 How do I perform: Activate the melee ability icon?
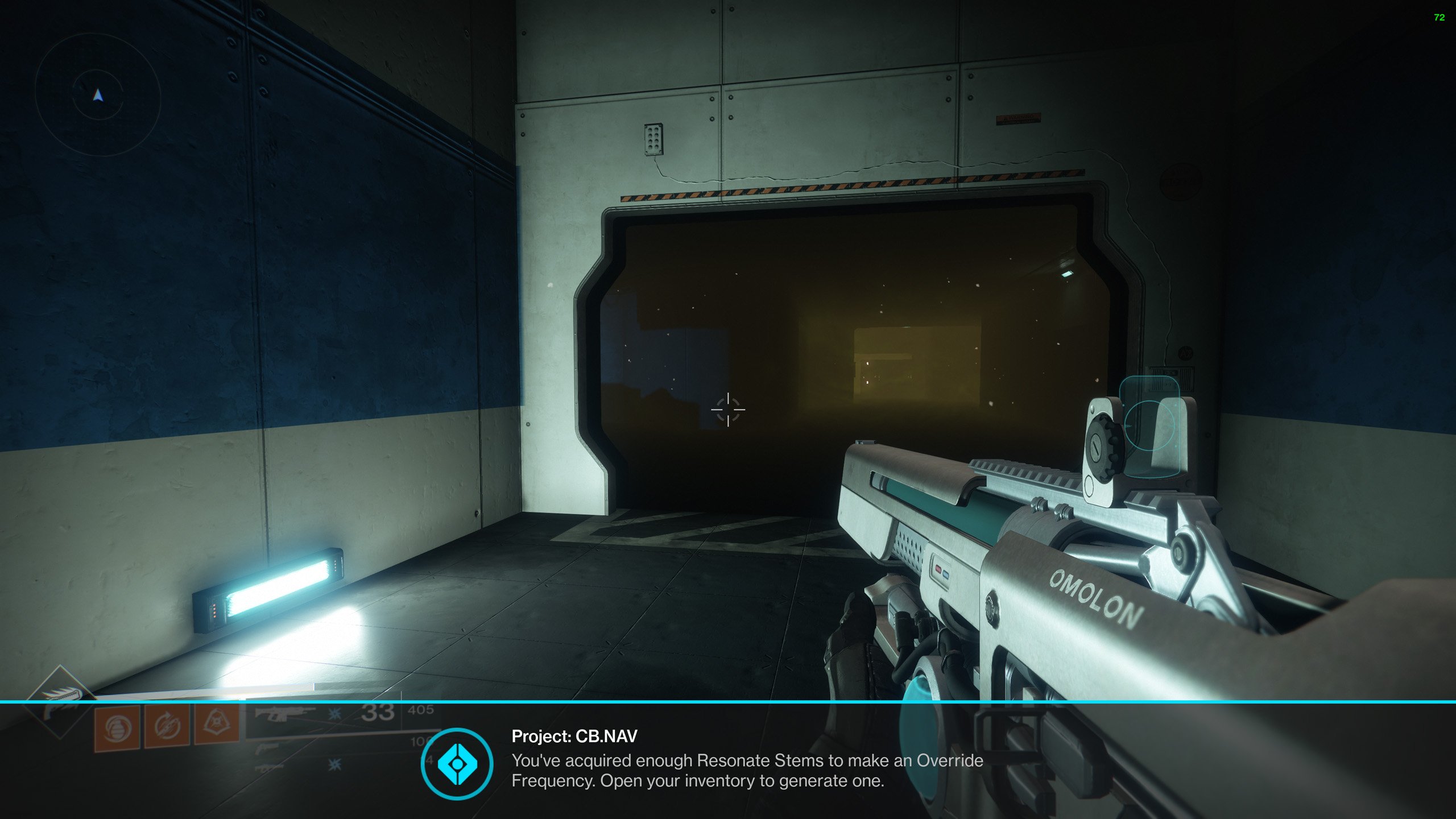click(x=167, y=726)
